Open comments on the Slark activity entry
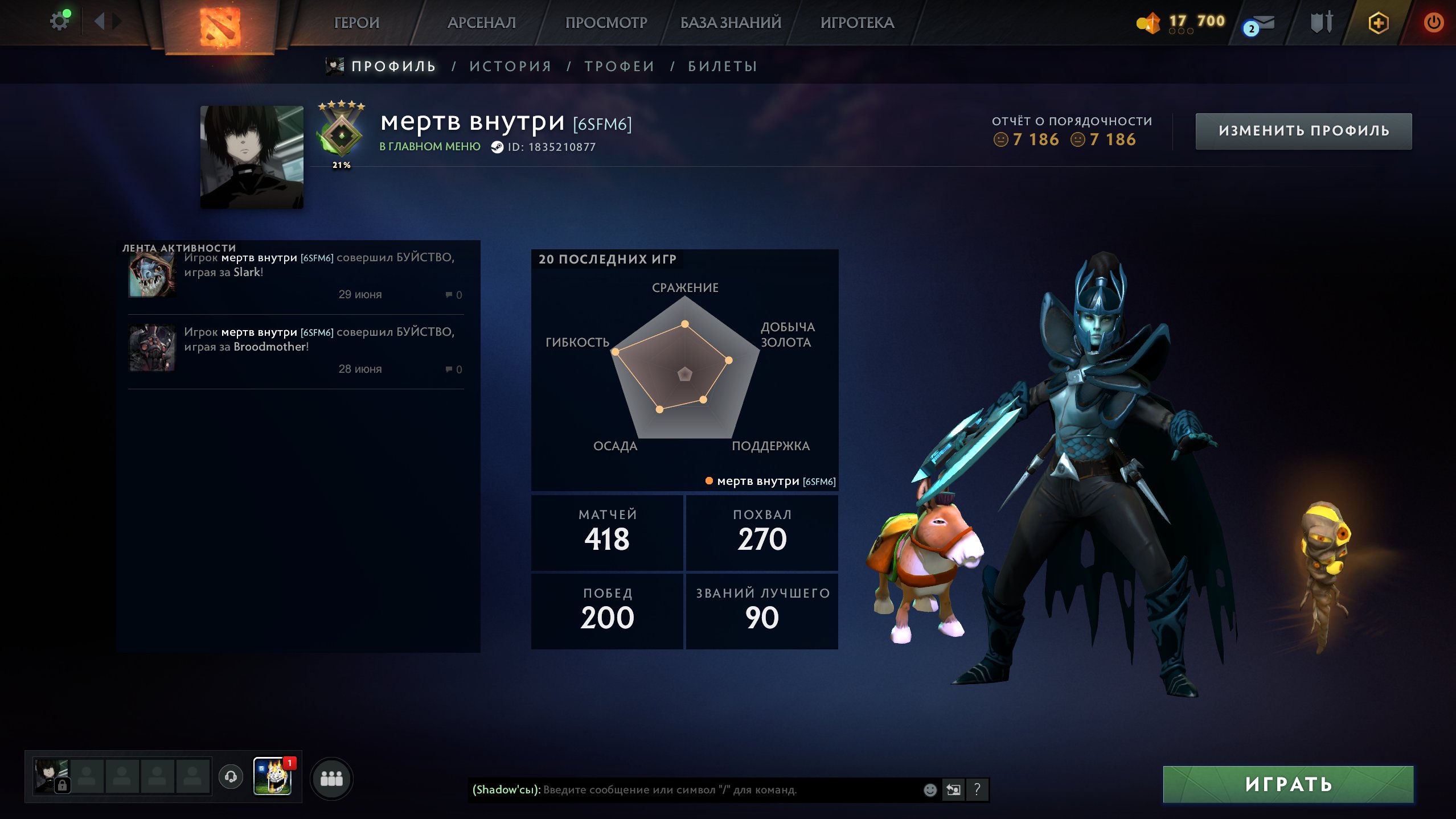 [x=453, y=294]
